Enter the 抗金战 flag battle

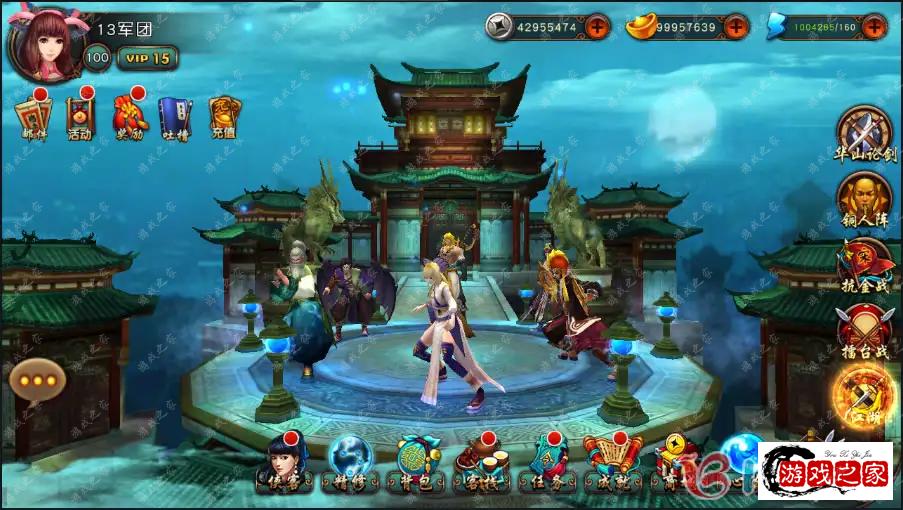[864, 265]
